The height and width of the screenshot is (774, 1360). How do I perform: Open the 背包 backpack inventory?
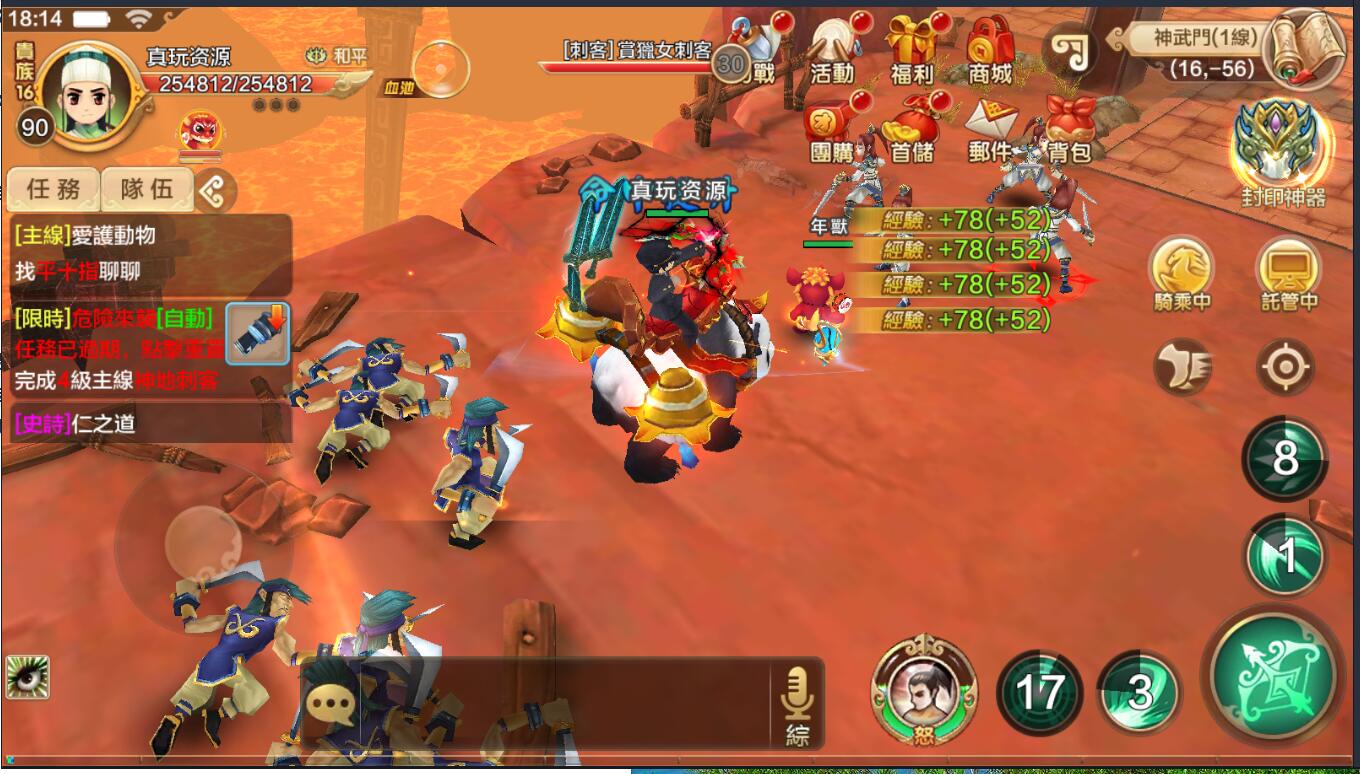[1068, 130]
